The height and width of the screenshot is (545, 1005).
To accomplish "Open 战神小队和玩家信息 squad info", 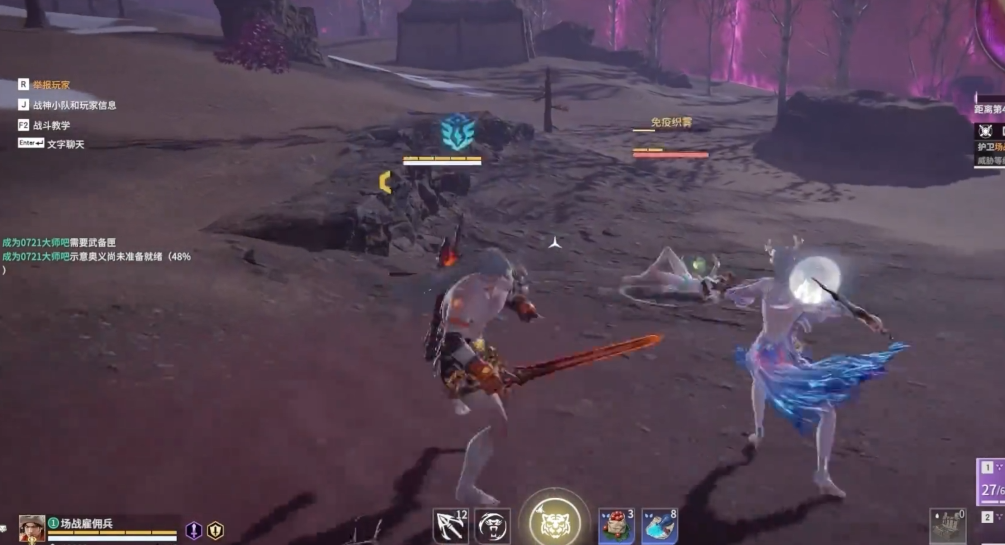I will [x=74, y=105].
